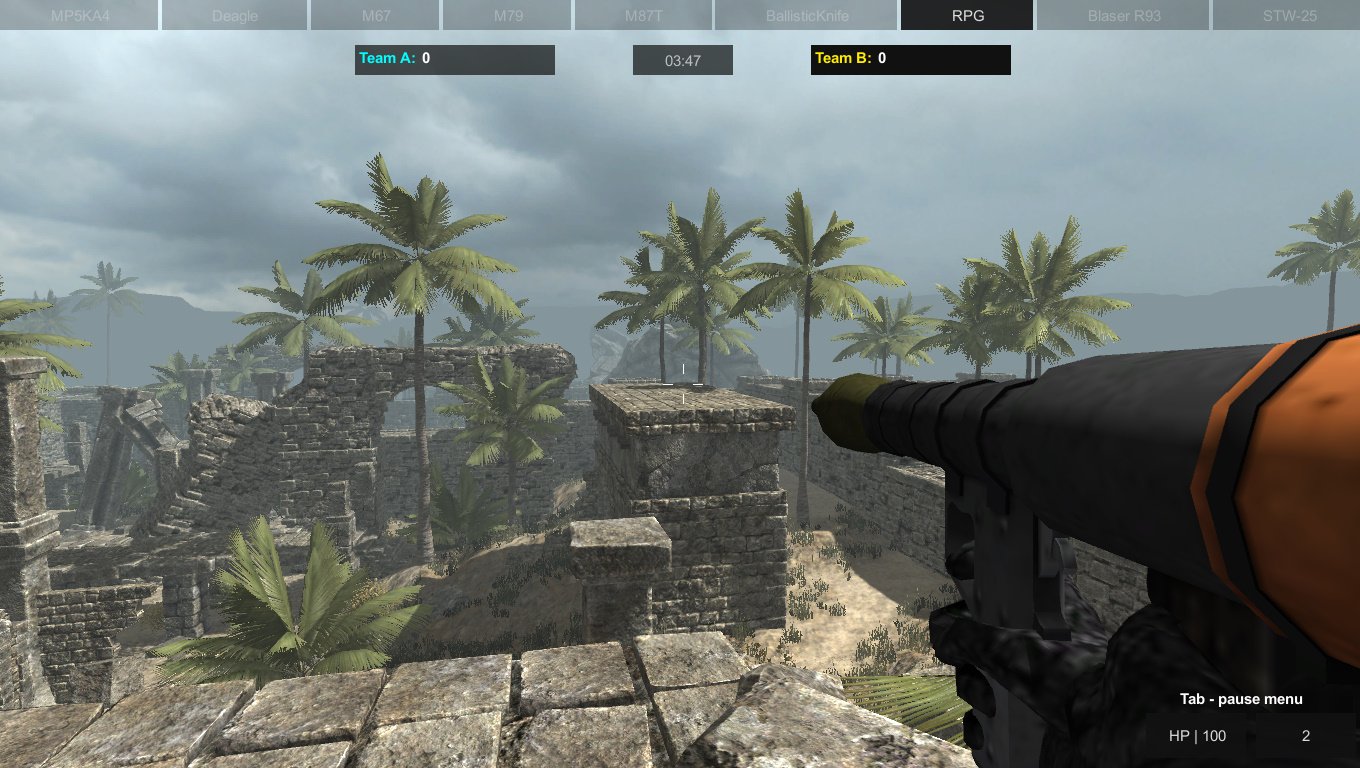The image size is (1360, 768).
Task: Click the Team B score display
Action: click(910, 59)
